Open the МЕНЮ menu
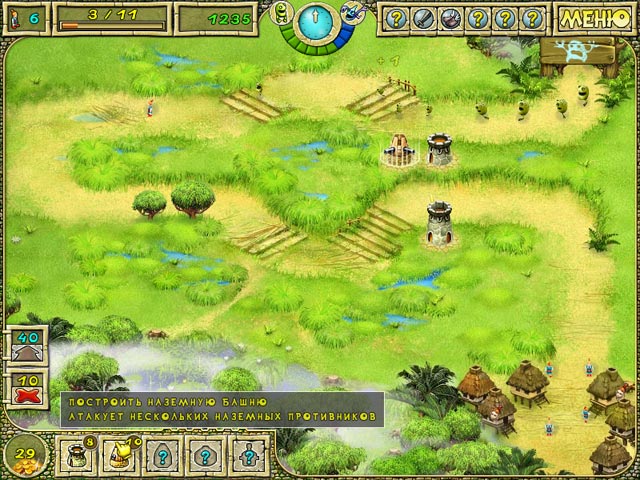 click(598, 18)
